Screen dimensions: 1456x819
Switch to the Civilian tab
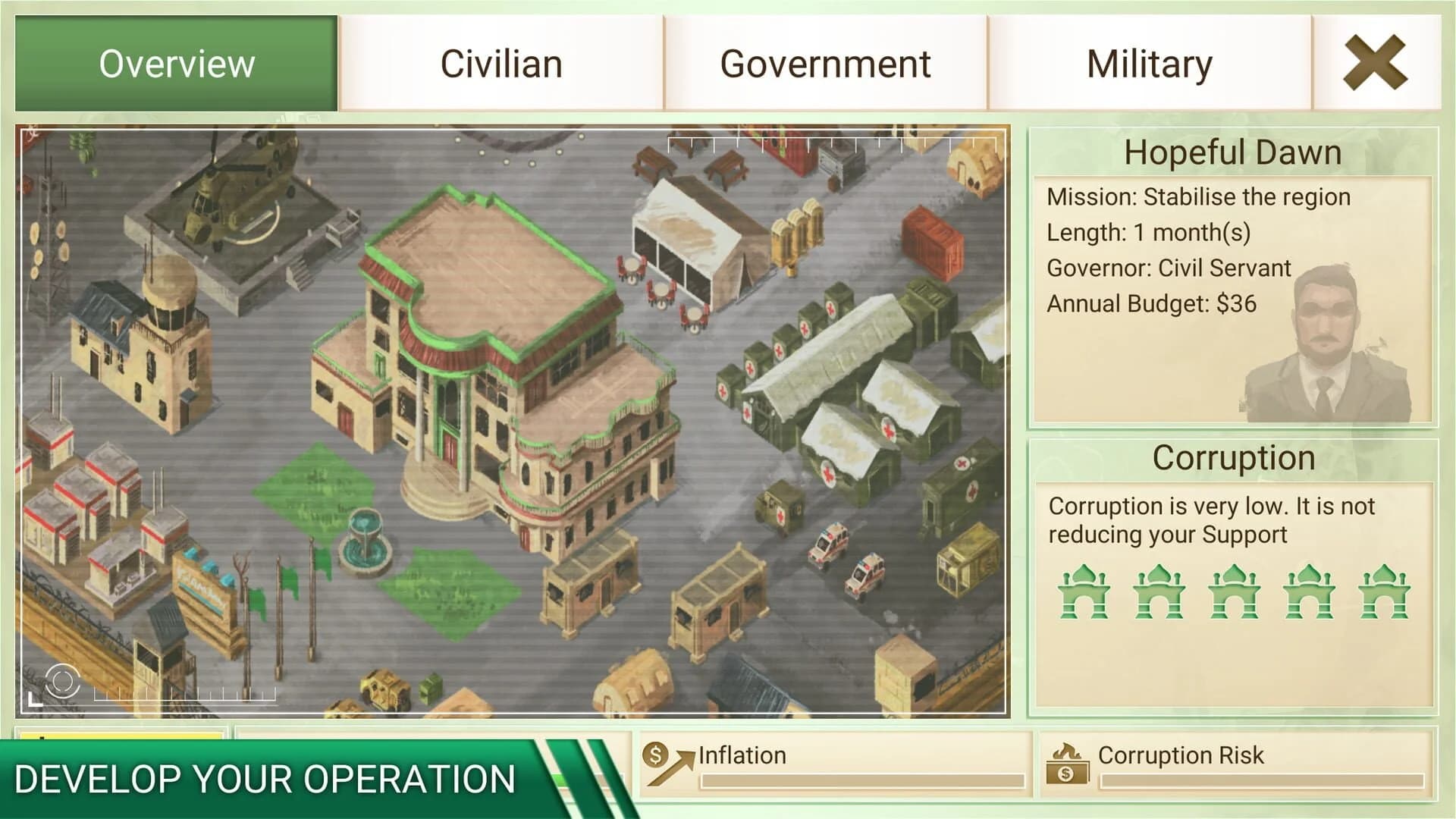coord(500,63)
